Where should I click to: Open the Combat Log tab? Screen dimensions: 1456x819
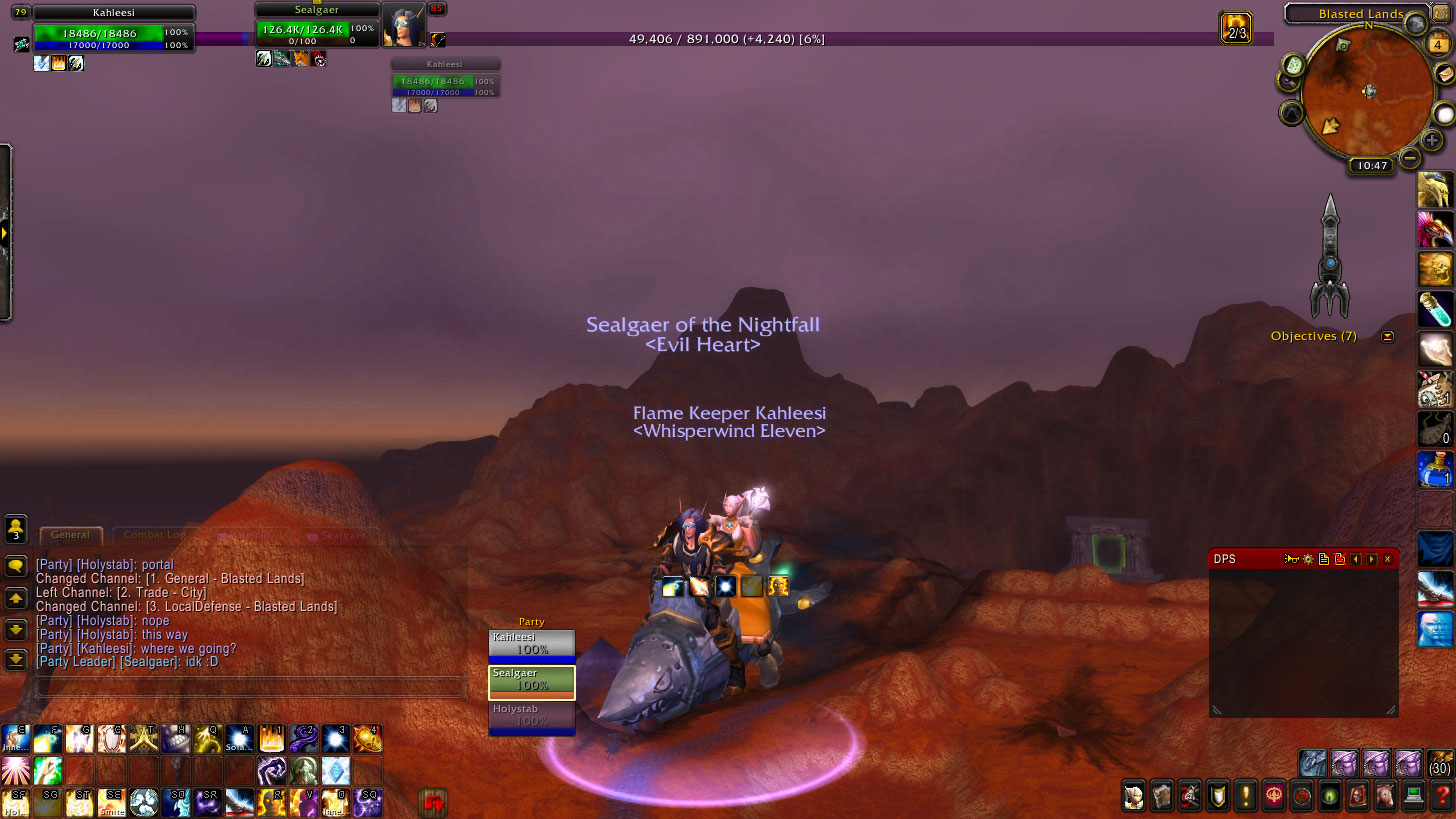pyautogui.click(x=154, y=535)
